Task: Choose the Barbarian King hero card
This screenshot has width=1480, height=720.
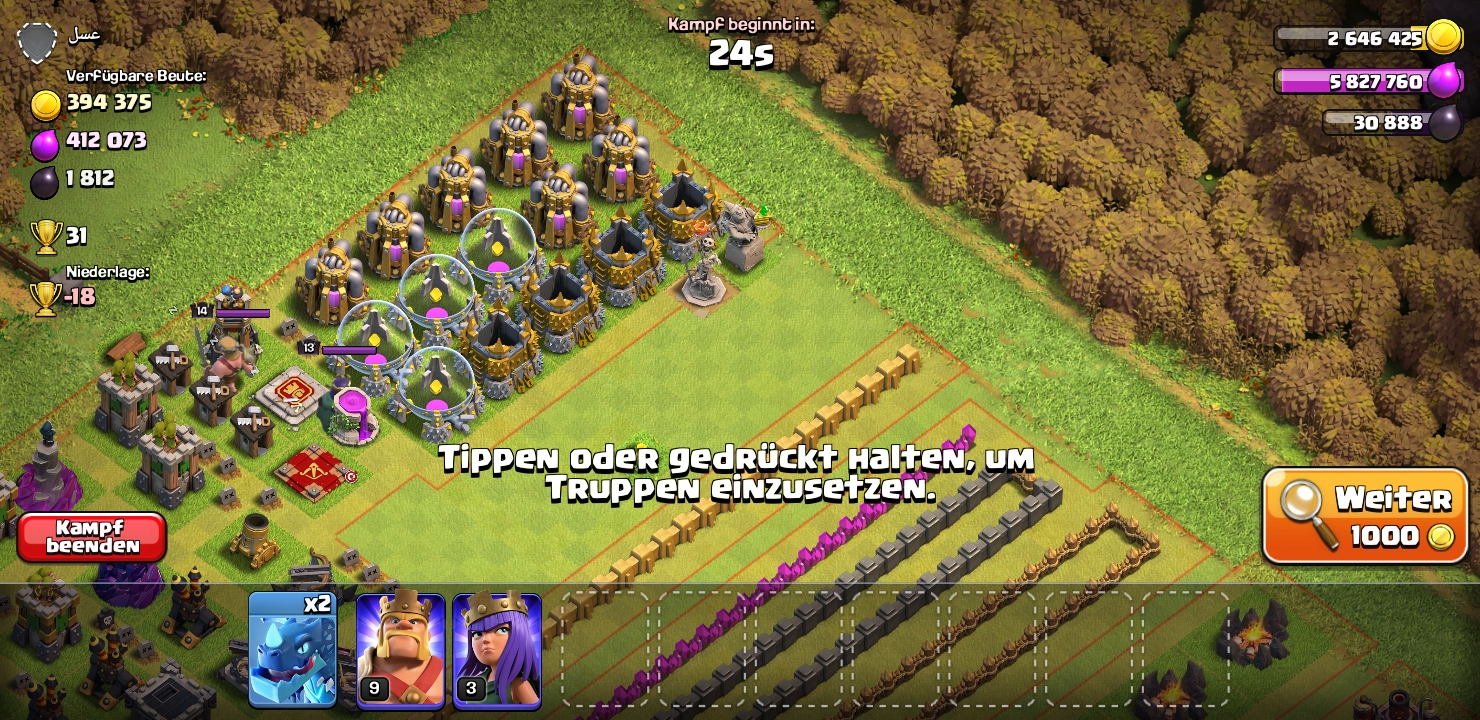Action: coord(400,649)
